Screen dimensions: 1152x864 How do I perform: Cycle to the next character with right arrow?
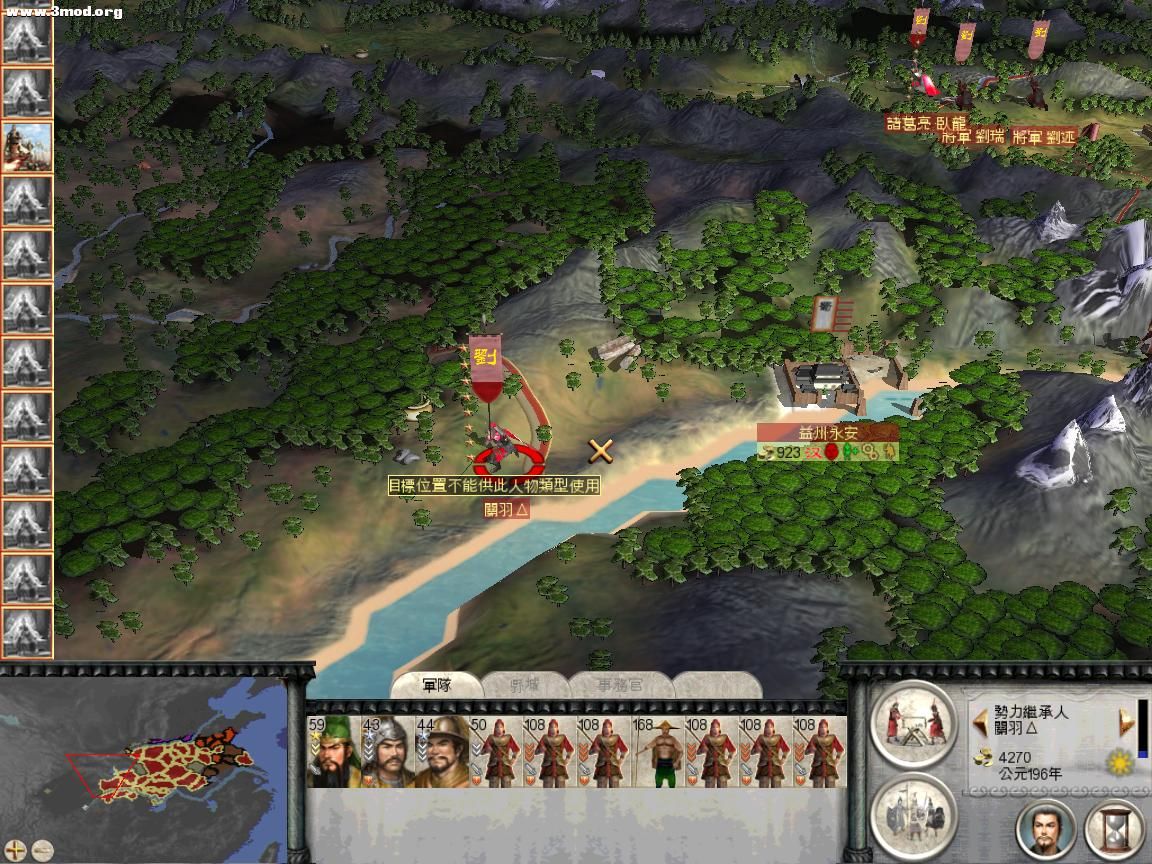pyautogui.click(x=1126, y=722)
